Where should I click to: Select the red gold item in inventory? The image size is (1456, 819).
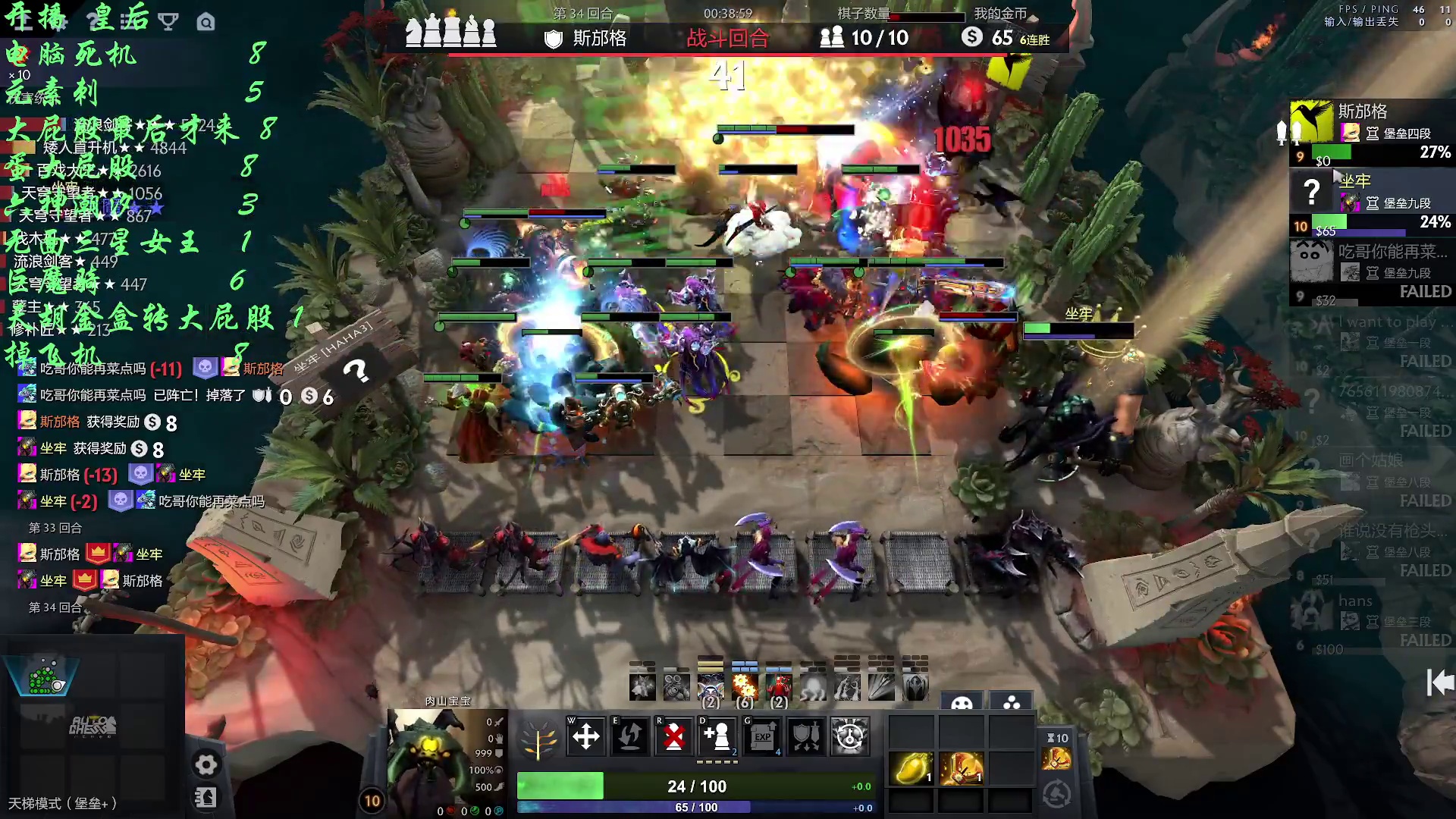961,768
